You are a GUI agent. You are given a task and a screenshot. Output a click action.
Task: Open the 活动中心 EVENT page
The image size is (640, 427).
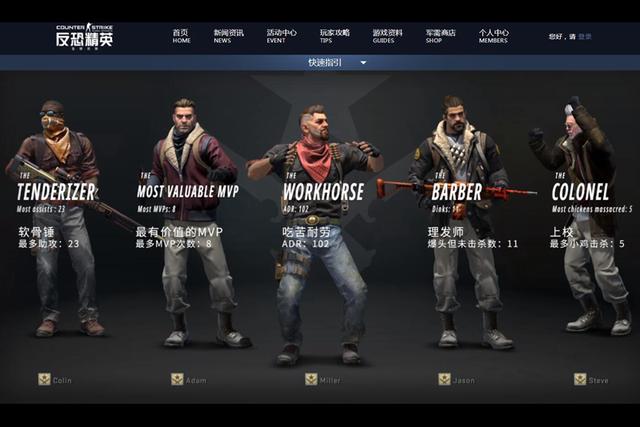pyautogui.click(x=282, y=36)
